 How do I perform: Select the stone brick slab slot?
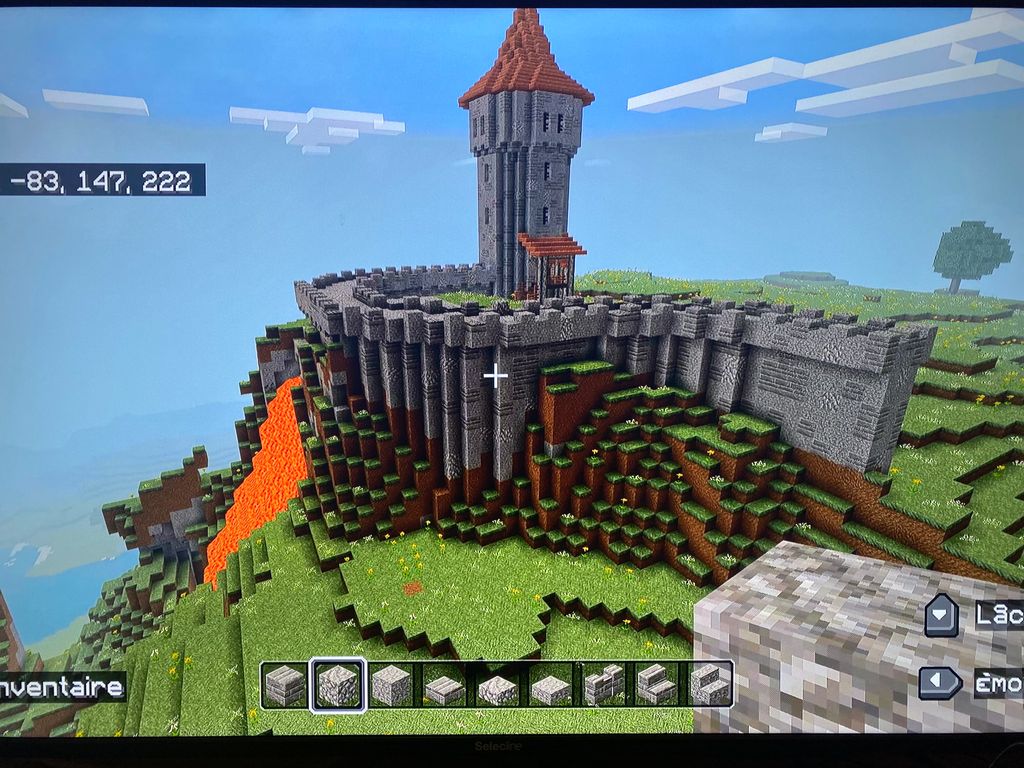[x=444, y=686]
